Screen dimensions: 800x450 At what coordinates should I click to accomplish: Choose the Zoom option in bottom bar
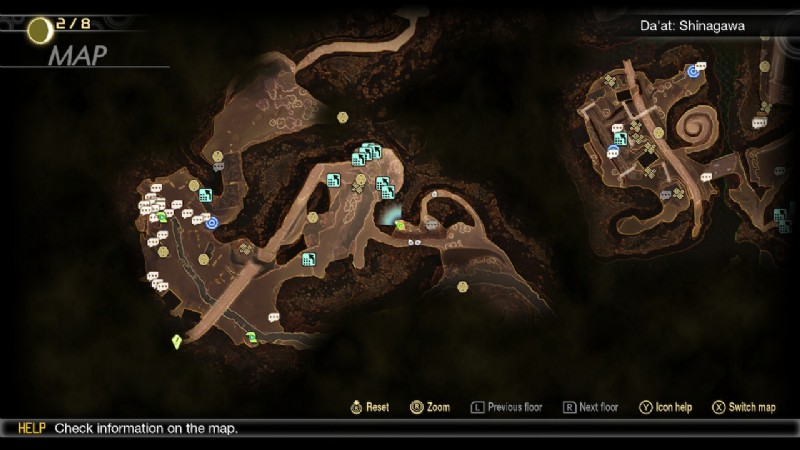430,407
